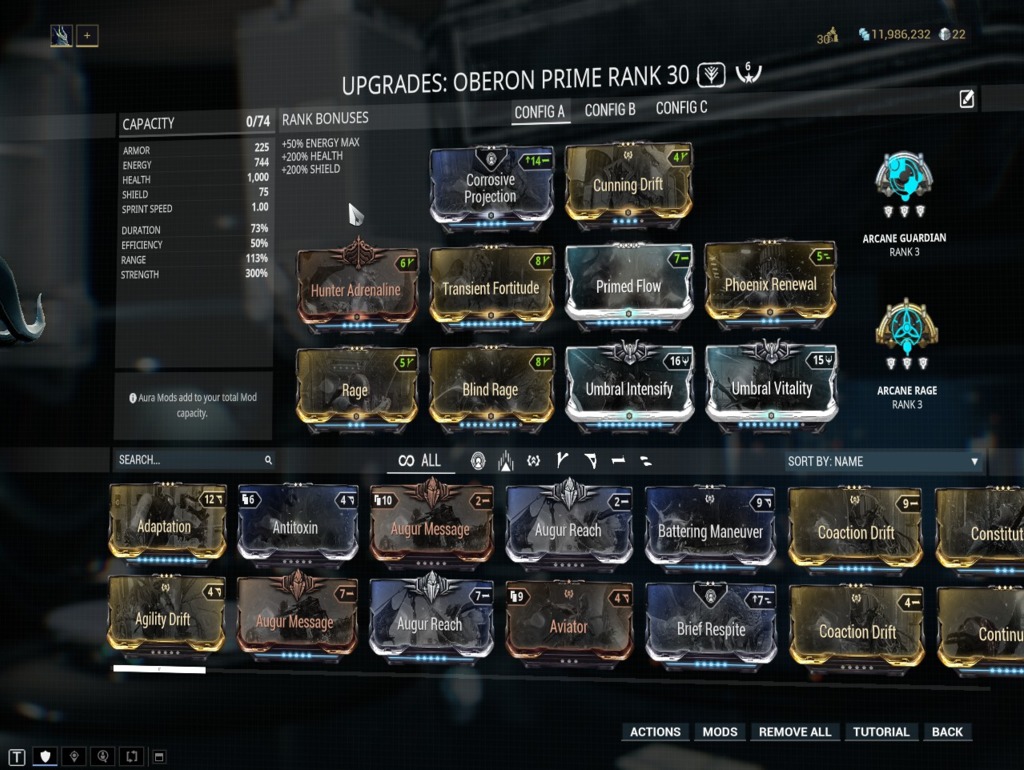
Task: Click the Remove All button
Action: coord(795,732)
